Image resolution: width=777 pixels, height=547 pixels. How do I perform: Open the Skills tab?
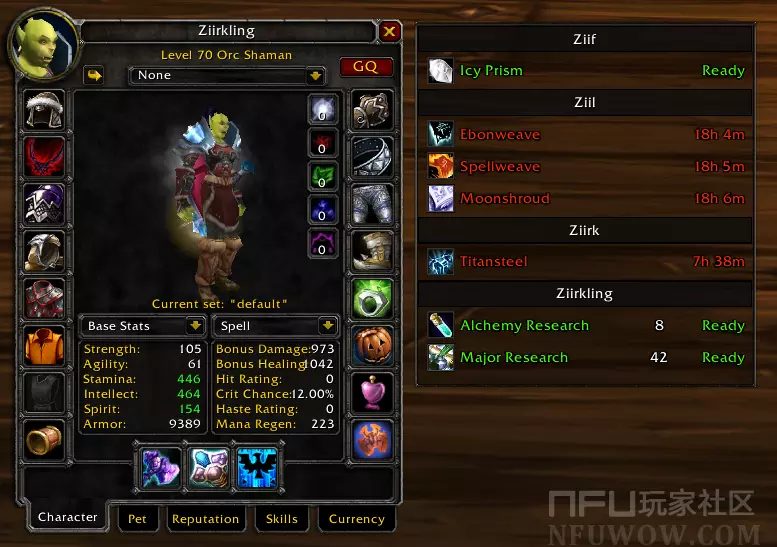point(282,519)
